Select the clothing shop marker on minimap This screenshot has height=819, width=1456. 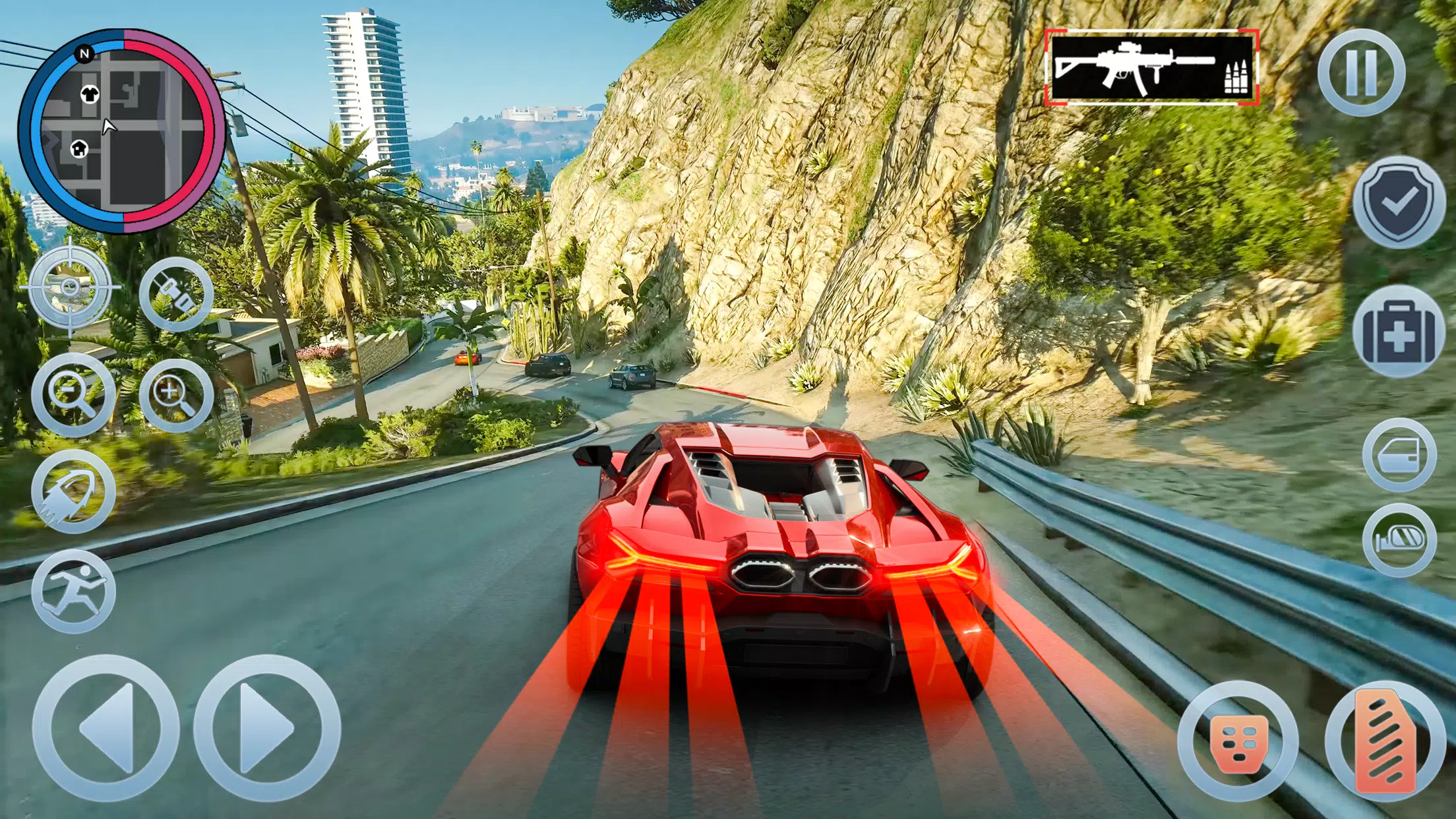click(89, 94)
